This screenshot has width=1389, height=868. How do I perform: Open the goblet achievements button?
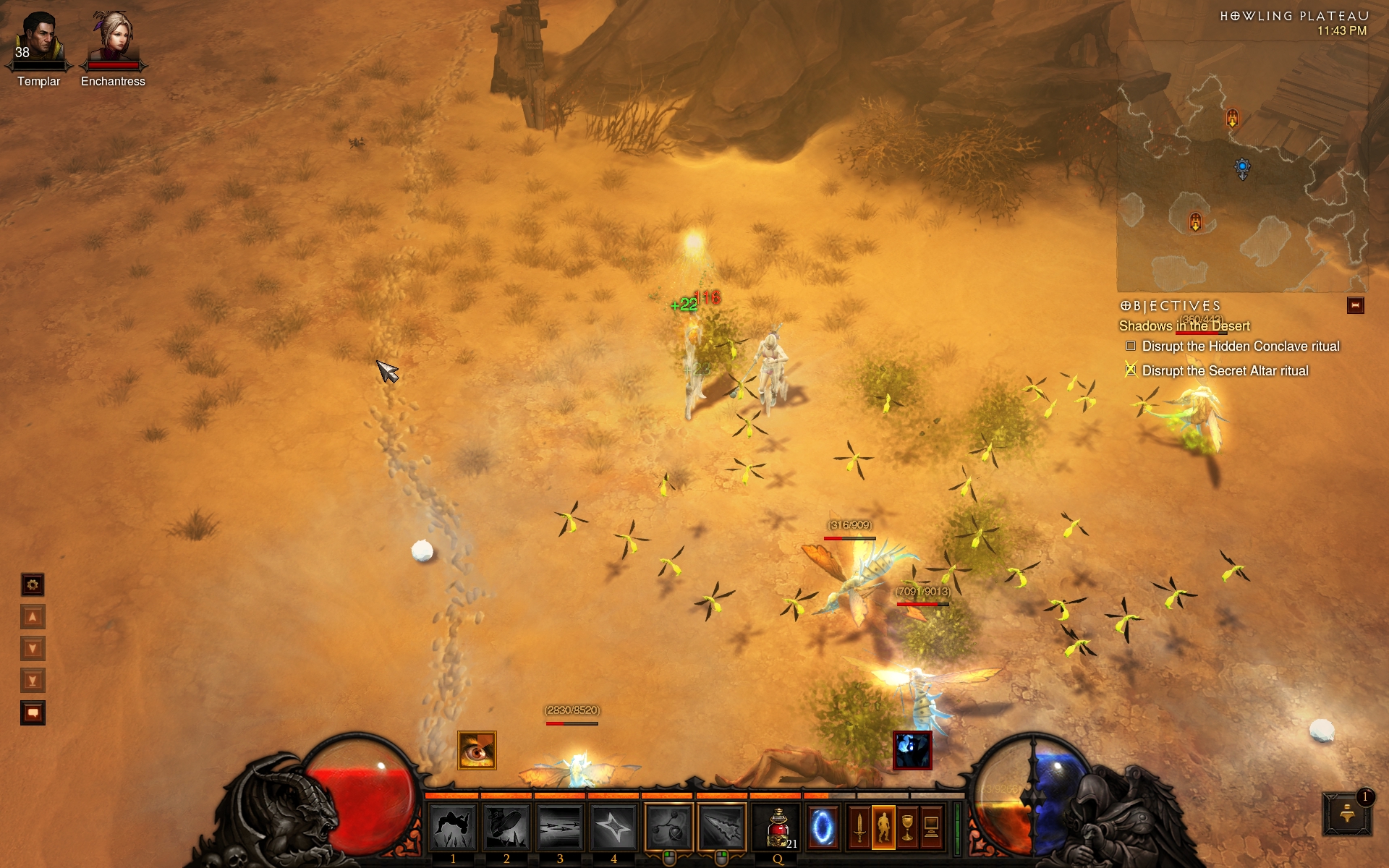(x=907, y=827)
